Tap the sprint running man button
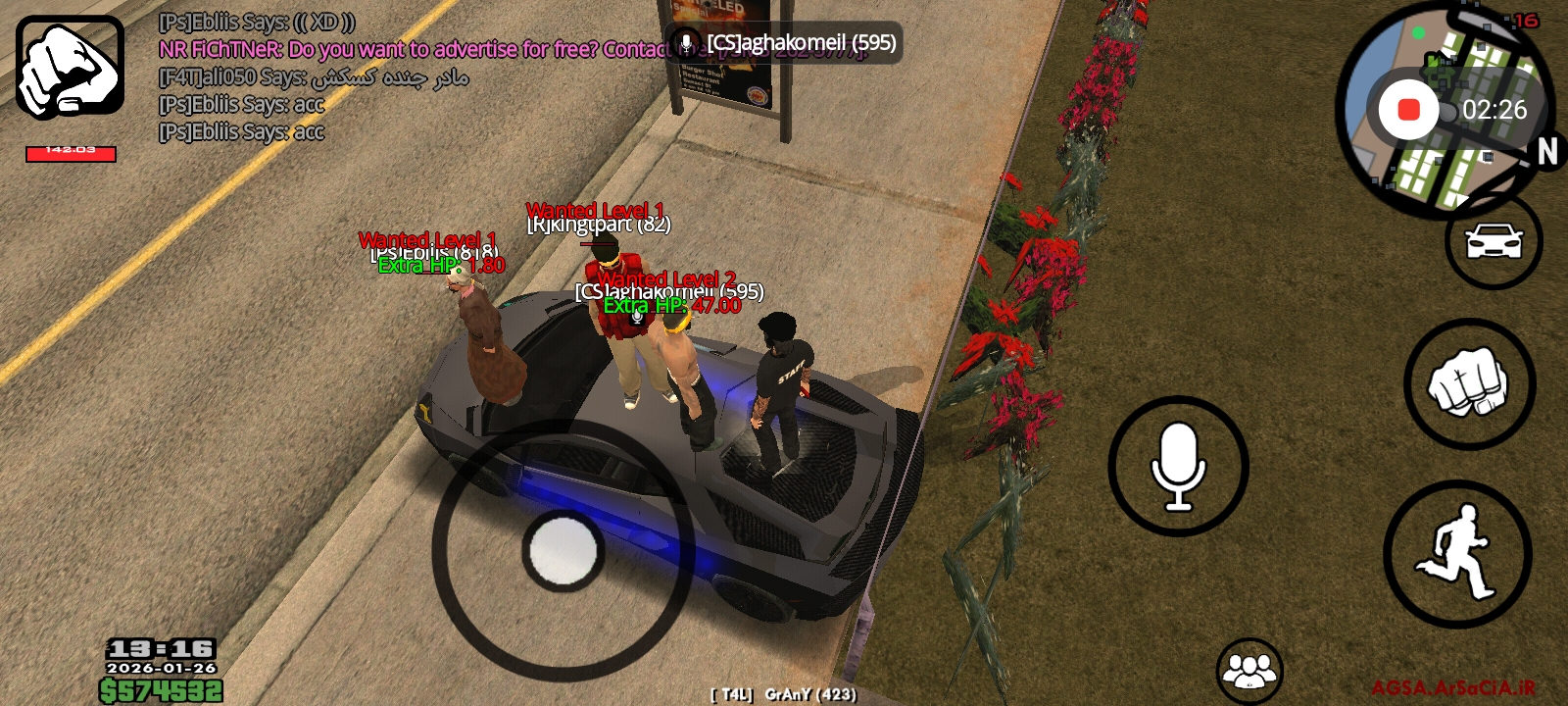The image size is (1568, 706). coord(1457,554)
